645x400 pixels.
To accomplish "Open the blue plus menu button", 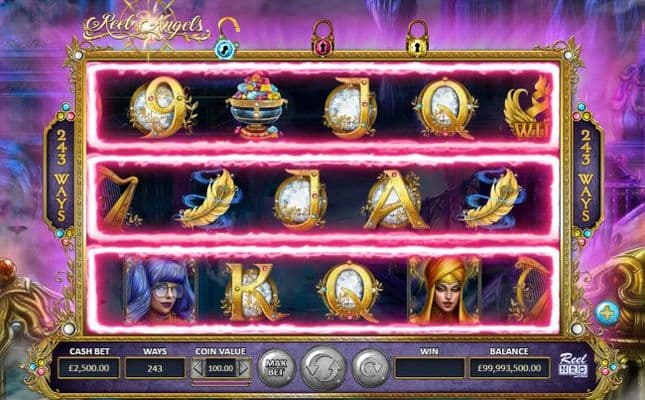I will (x=607, y=314).
